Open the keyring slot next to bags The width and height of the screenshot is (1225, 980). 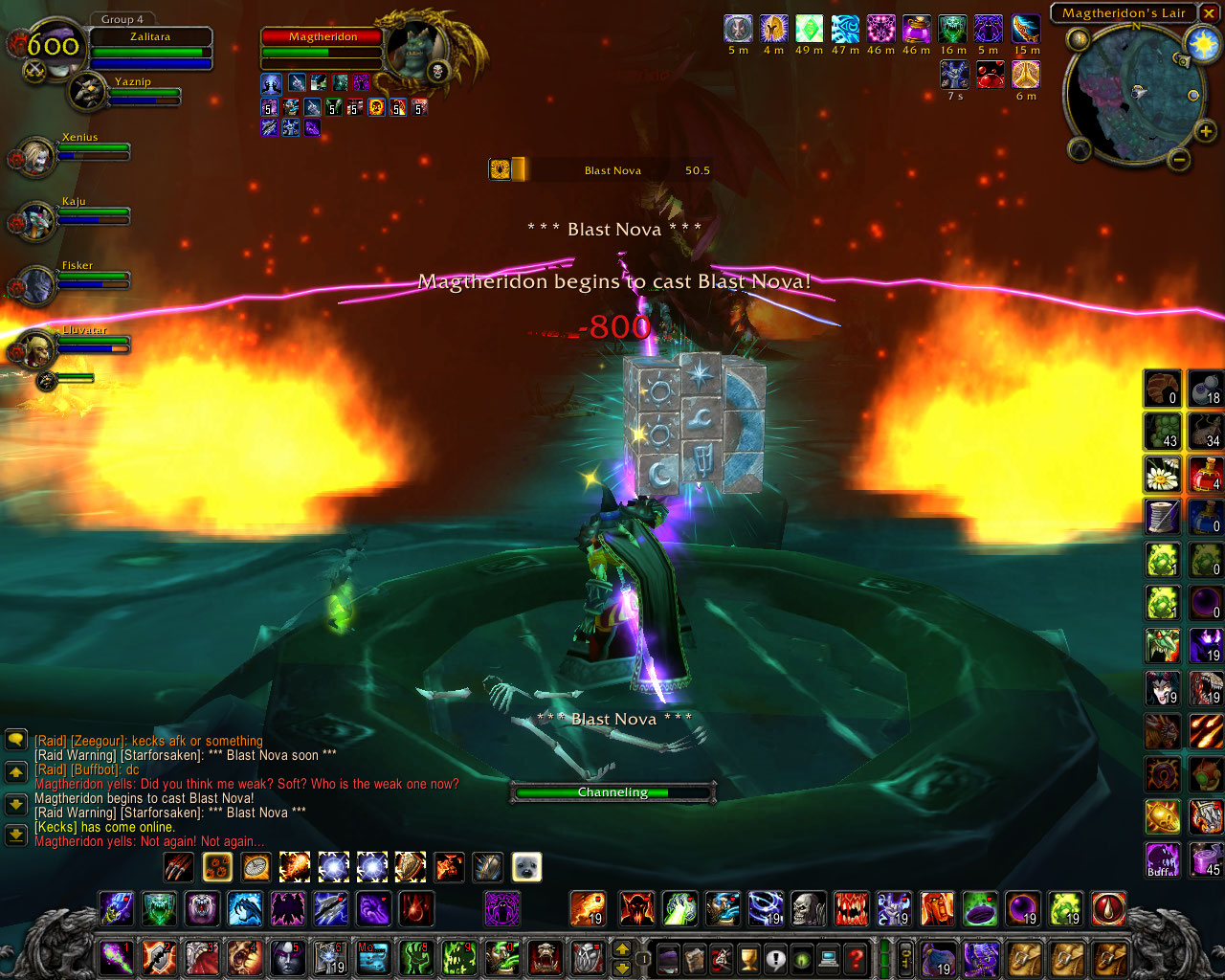[x=906, y=957]
